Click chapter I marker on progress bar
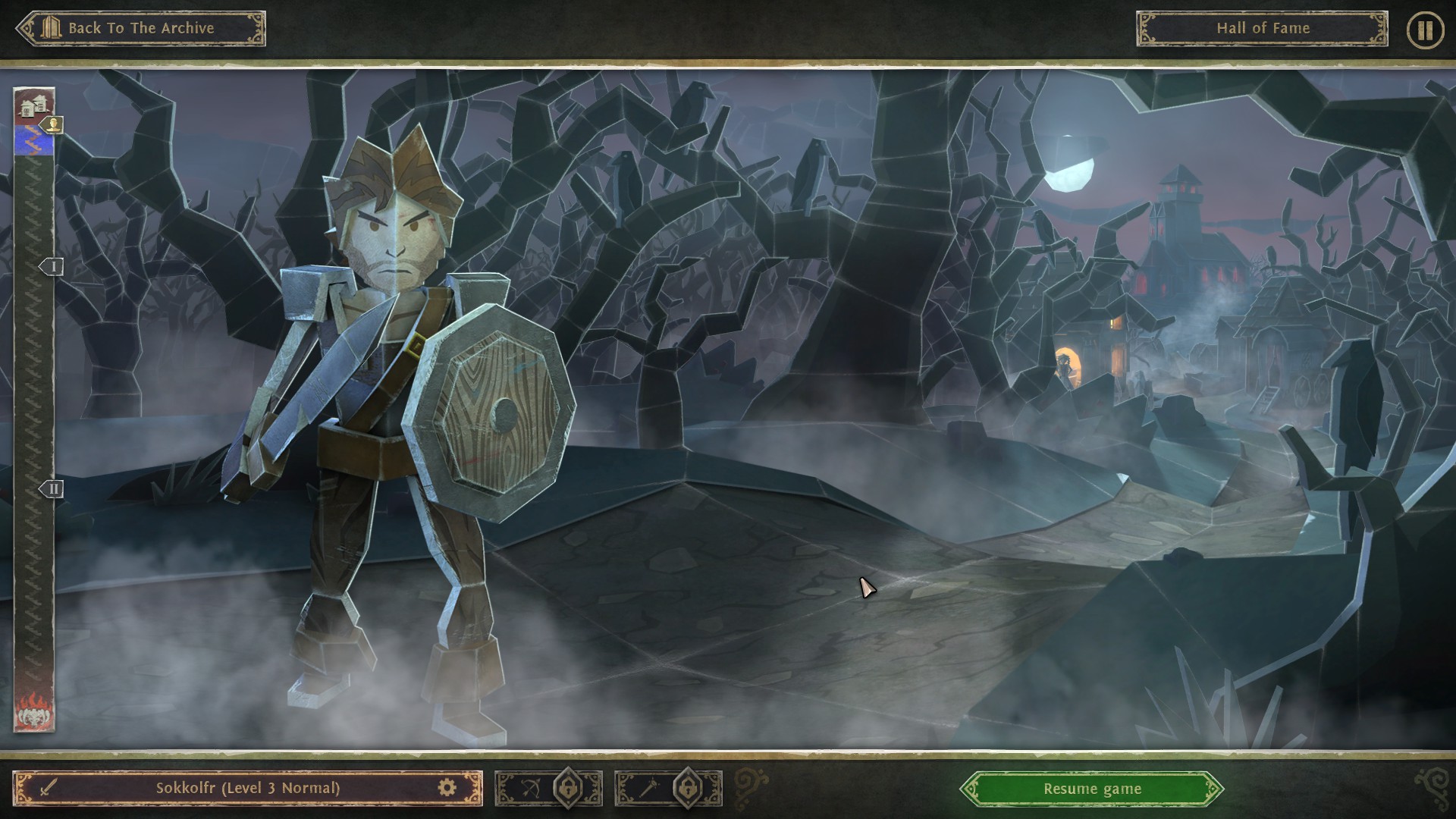The image size is (1456, 819). click(52, 267)
